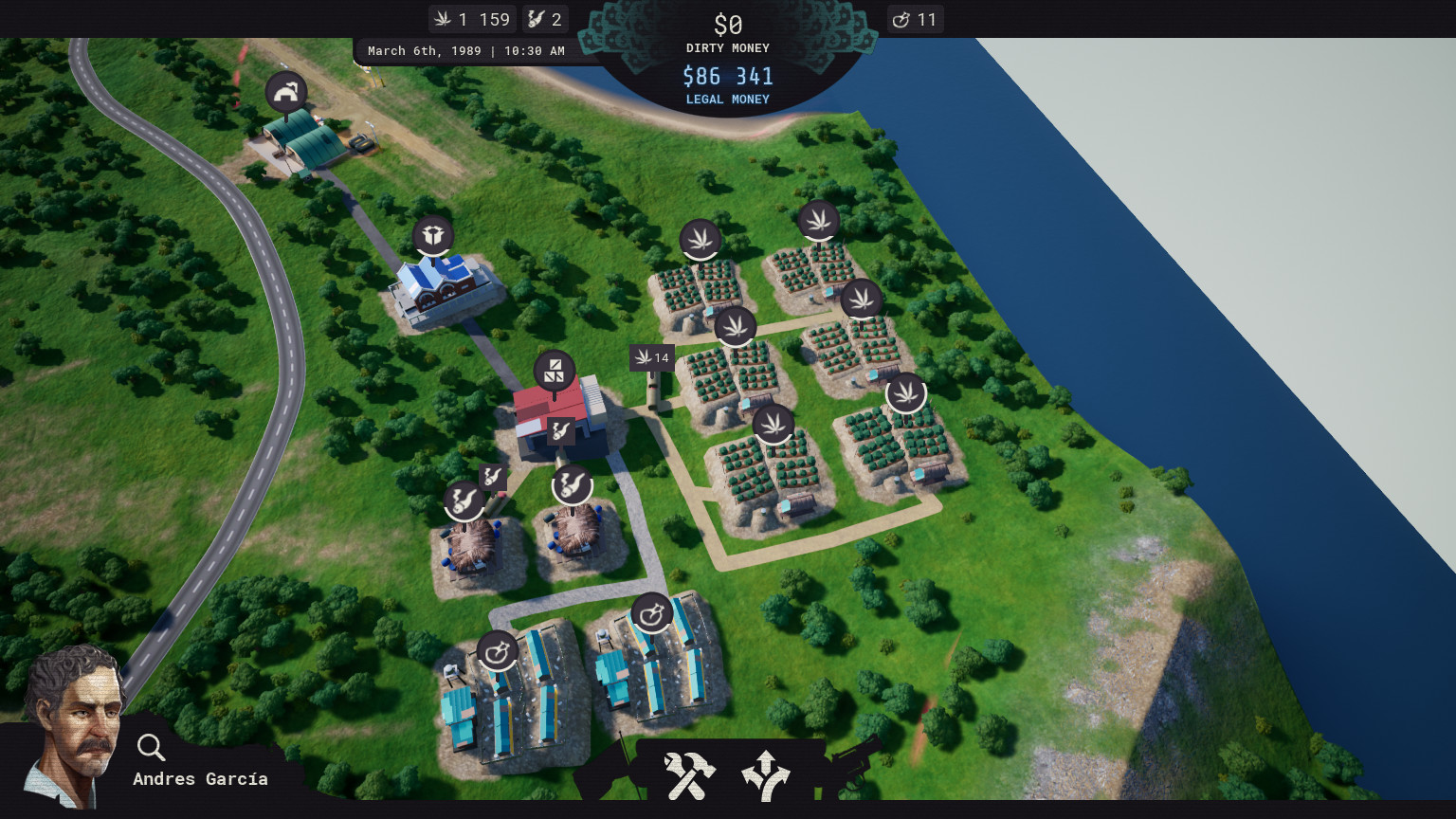This screenshot has height=819, width=1456.
Task: Click the cannabis leaf icon on the rightmost field
Action: pyautogui.click(x=907, y=393)
